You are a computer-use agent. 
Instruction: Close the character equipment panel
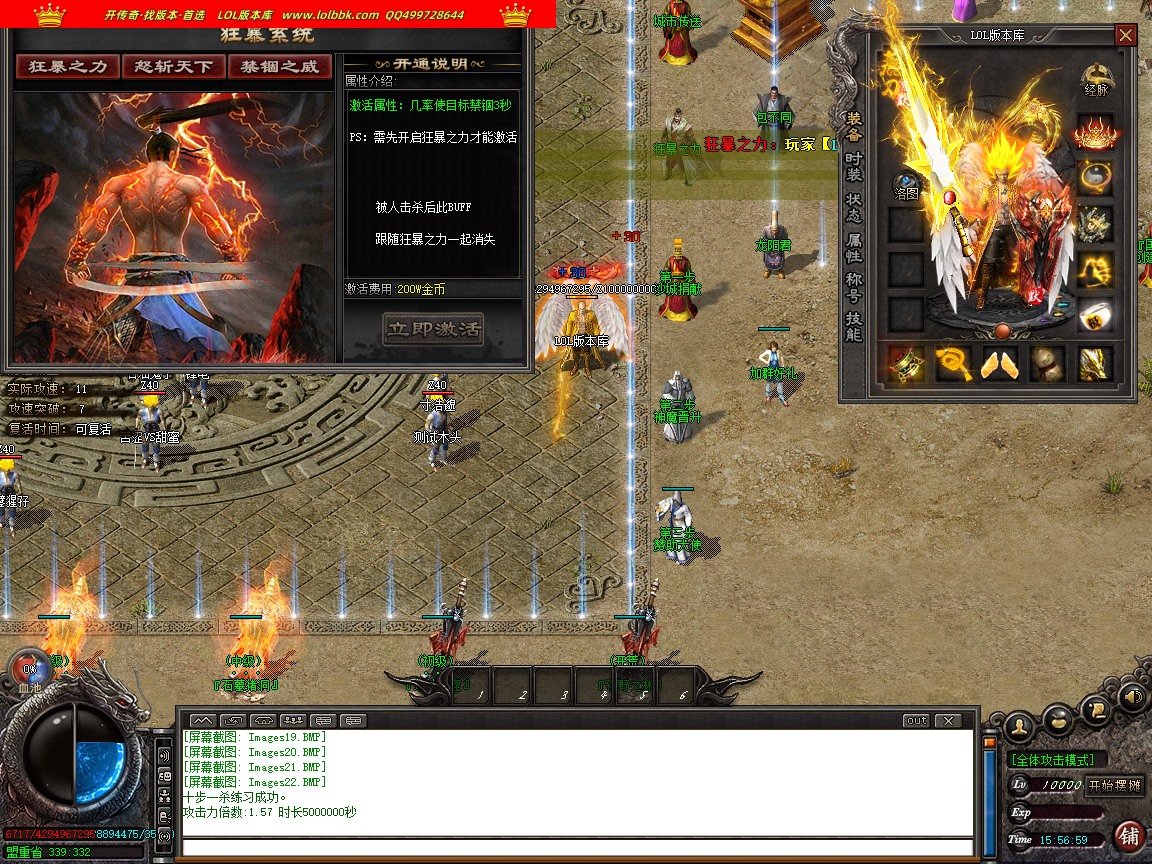coord(1126,36)
